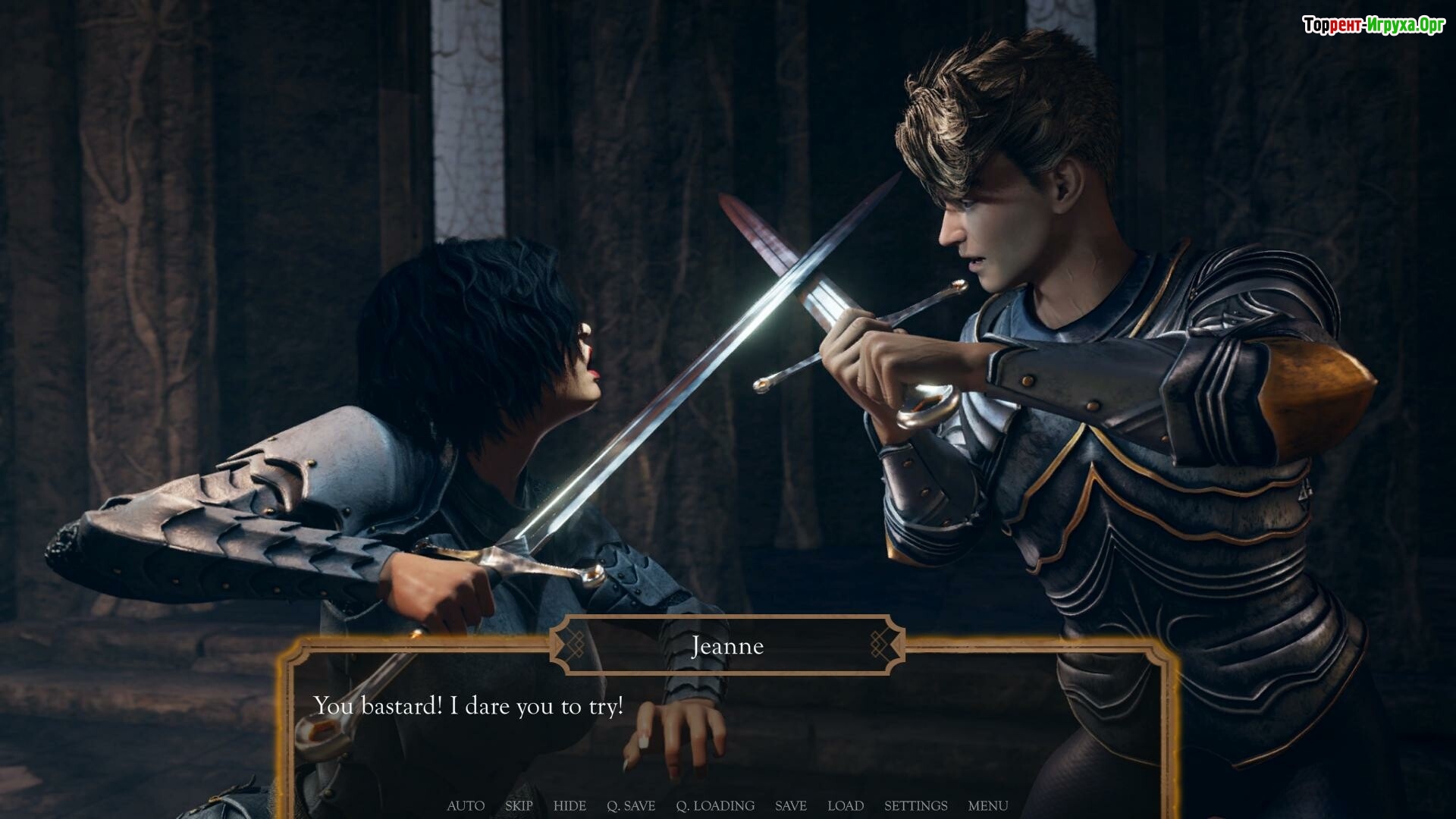Open the Load screen
This screenshot has height=819, width=1456.
point(846,805)
